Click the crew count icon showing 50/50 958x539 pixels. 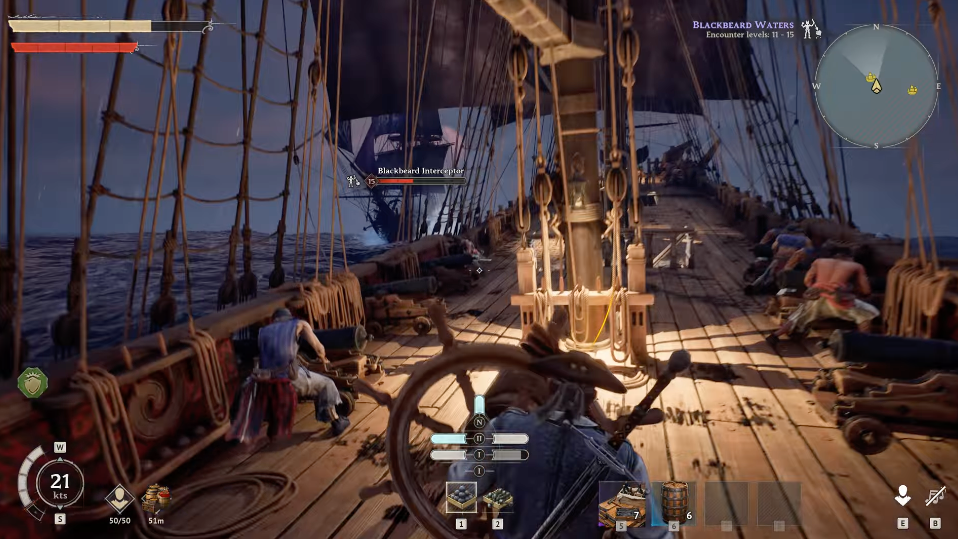(x=121, y=498)
